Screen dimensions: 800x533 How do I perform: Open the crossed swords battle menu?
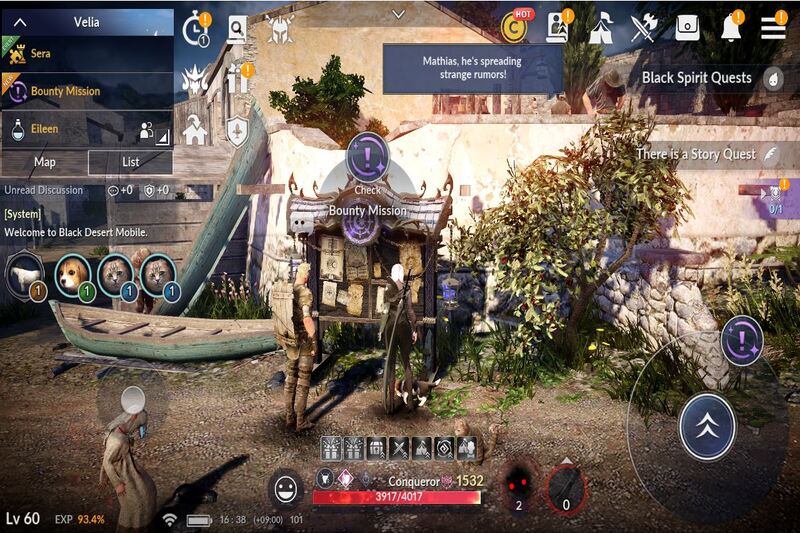(642, 28)
